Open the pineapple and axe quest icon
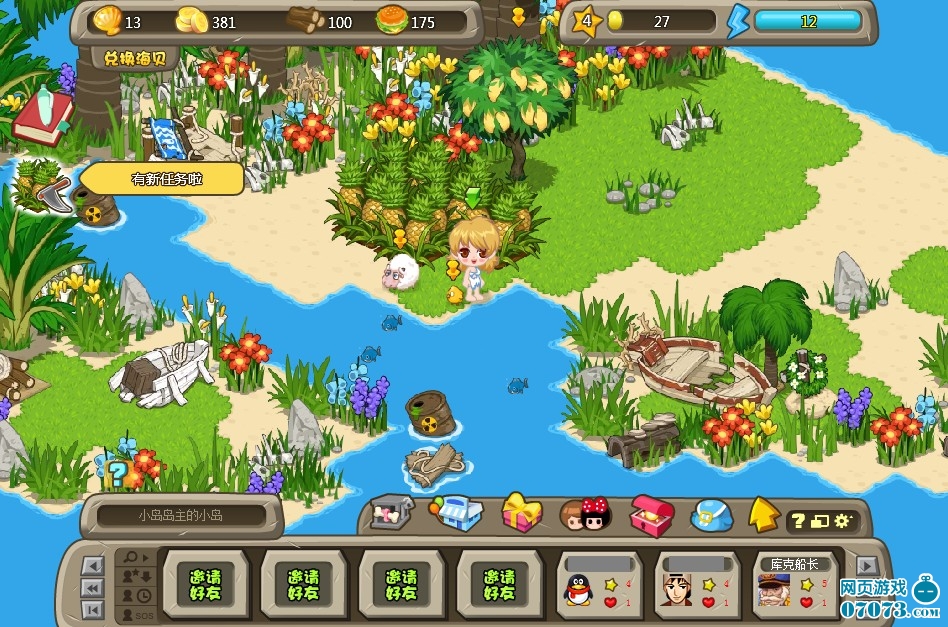Image resolution: width=948 pixels, height=627 pixels. click(x=40, y=185)
